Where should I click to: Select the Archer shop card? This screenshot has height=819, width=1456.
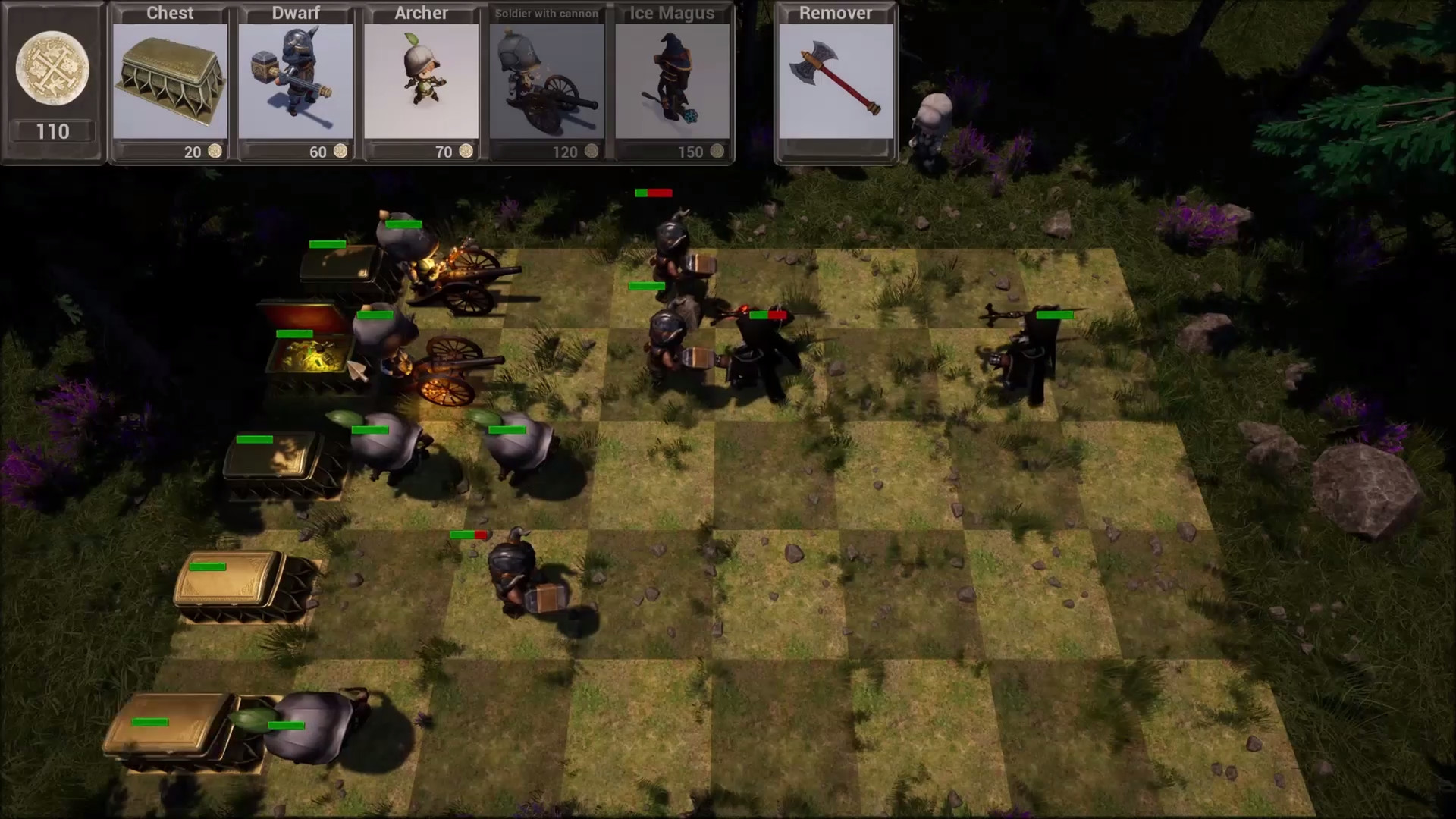tap(421, 80)
